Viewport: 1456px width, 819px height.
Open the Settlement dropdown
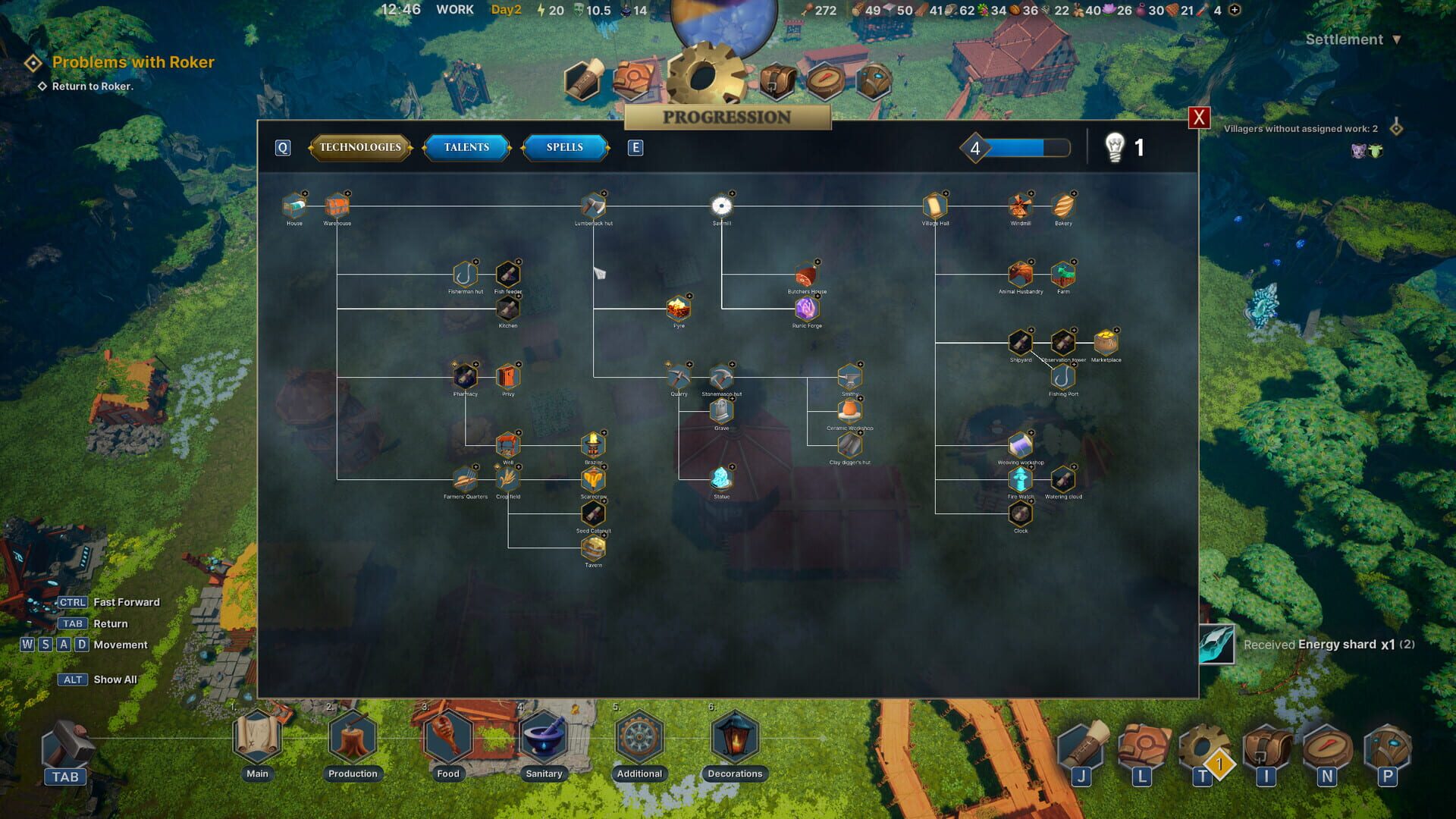(x=1353, y=39)
